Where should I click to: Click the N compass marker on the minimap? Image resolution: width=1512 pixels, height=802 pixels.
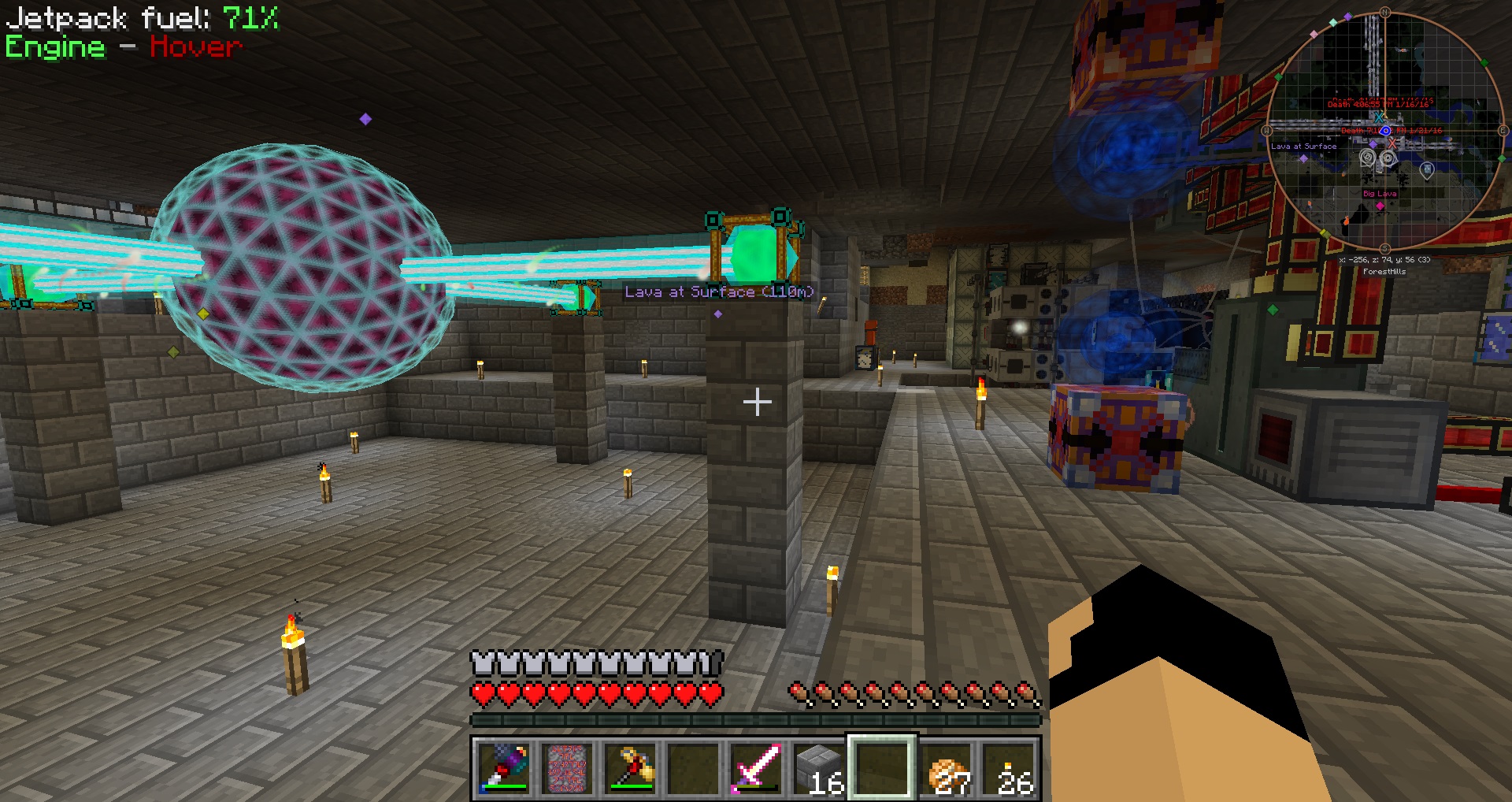(x=1384, y=13)
